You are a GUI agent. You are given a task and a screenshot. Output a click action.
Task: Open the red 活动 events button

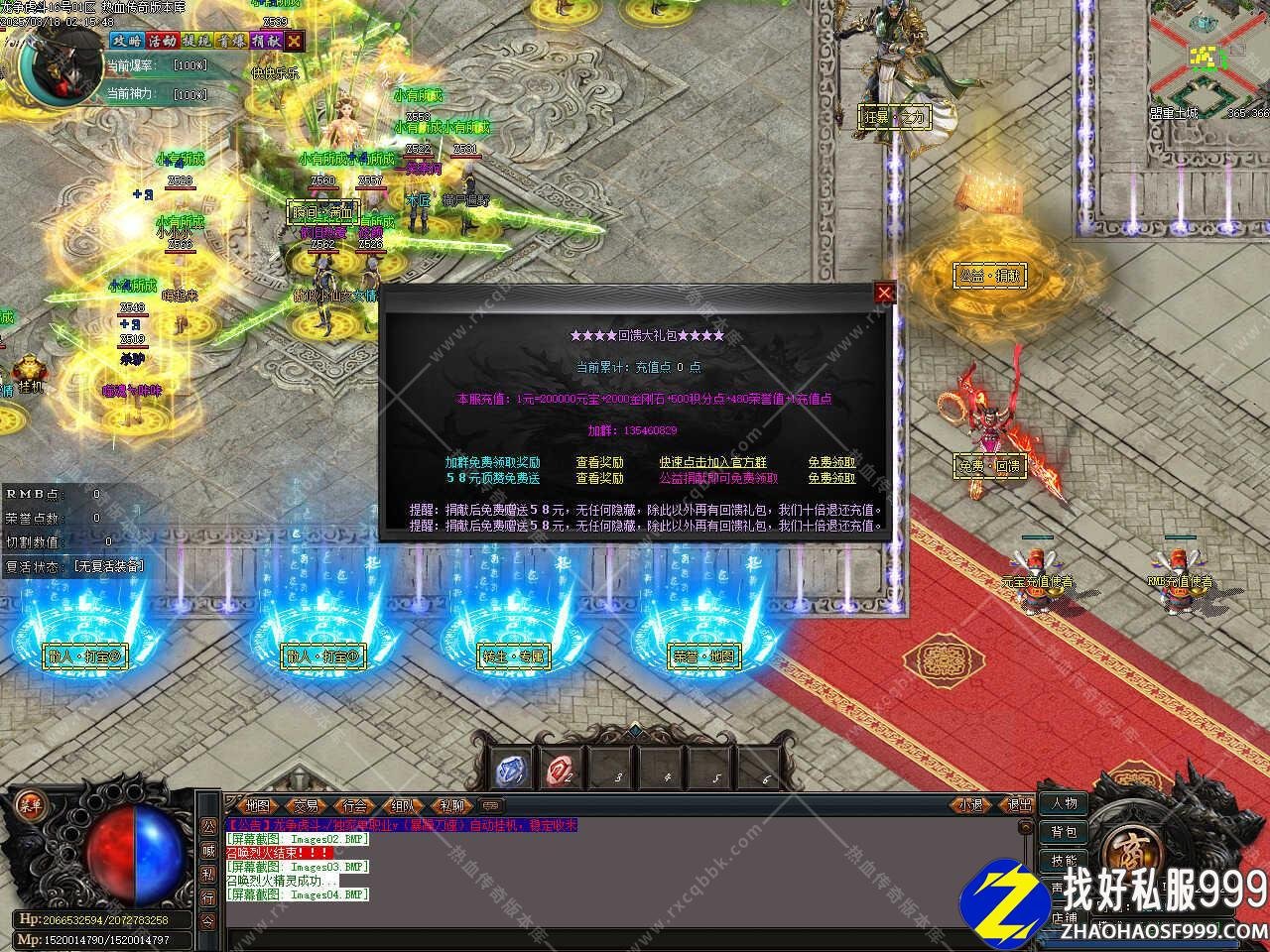point(162,41)
